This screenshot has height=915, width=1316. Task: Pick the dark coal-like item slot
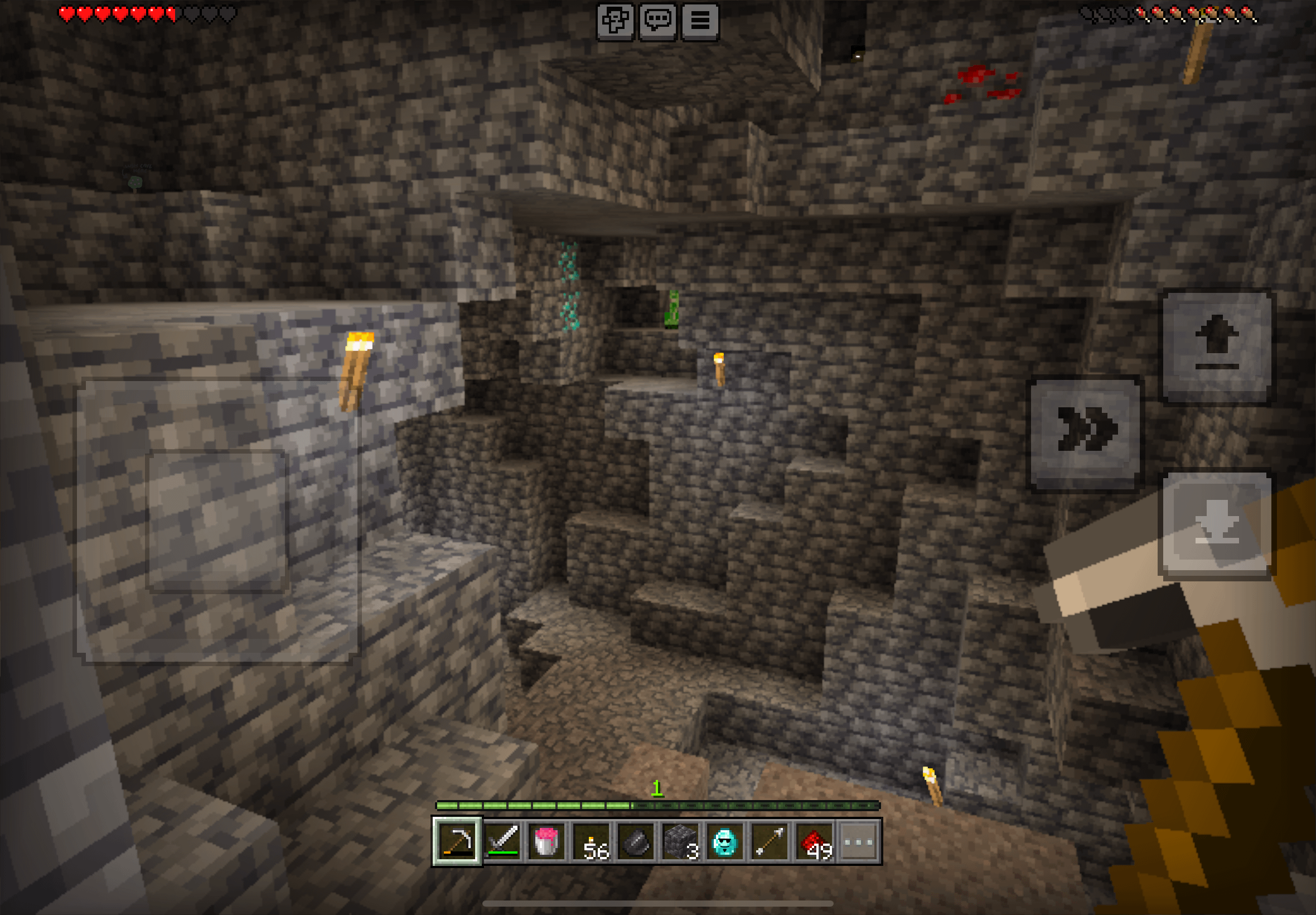coord(635,841)
